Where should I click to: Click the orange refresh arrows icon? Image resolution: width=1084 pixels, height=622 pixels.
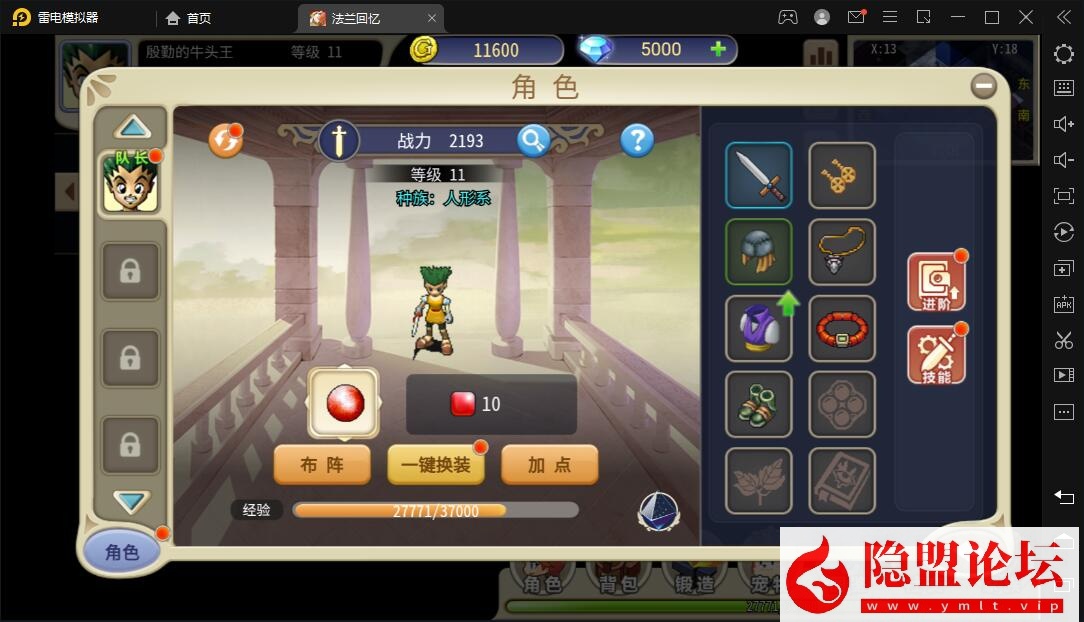(x=225, y=141)
